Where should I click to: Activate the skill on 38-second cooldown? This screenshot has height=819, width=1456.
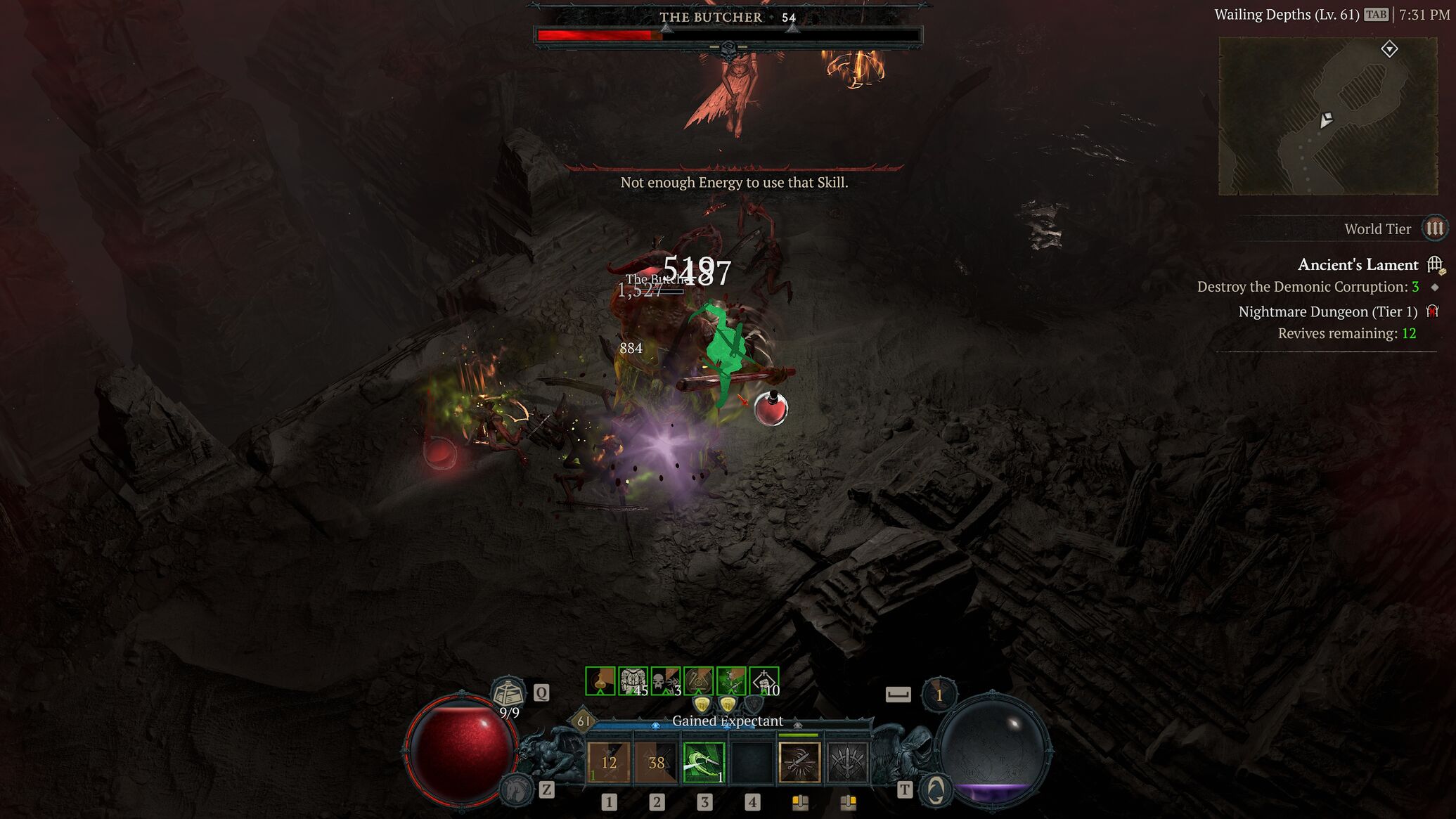point(656,763)
